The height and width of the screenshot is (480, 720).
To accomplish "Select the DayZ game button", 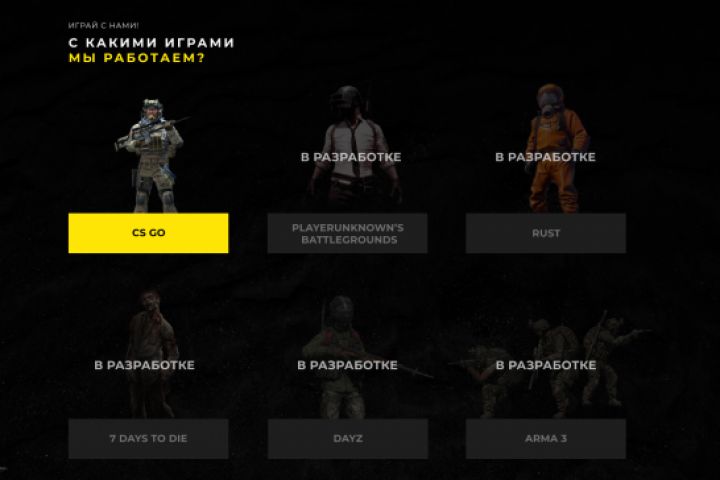I will click(347, 438).
